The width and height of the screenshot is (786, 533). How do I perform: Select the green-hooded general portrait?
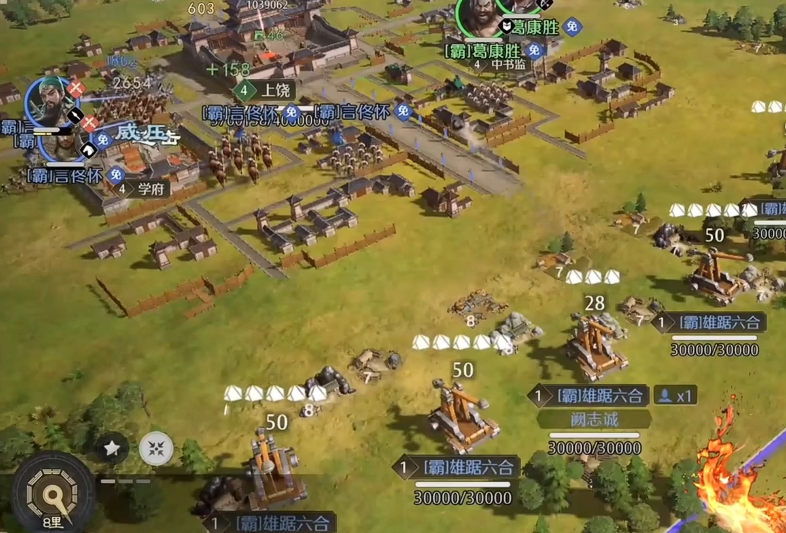(52, 105)
